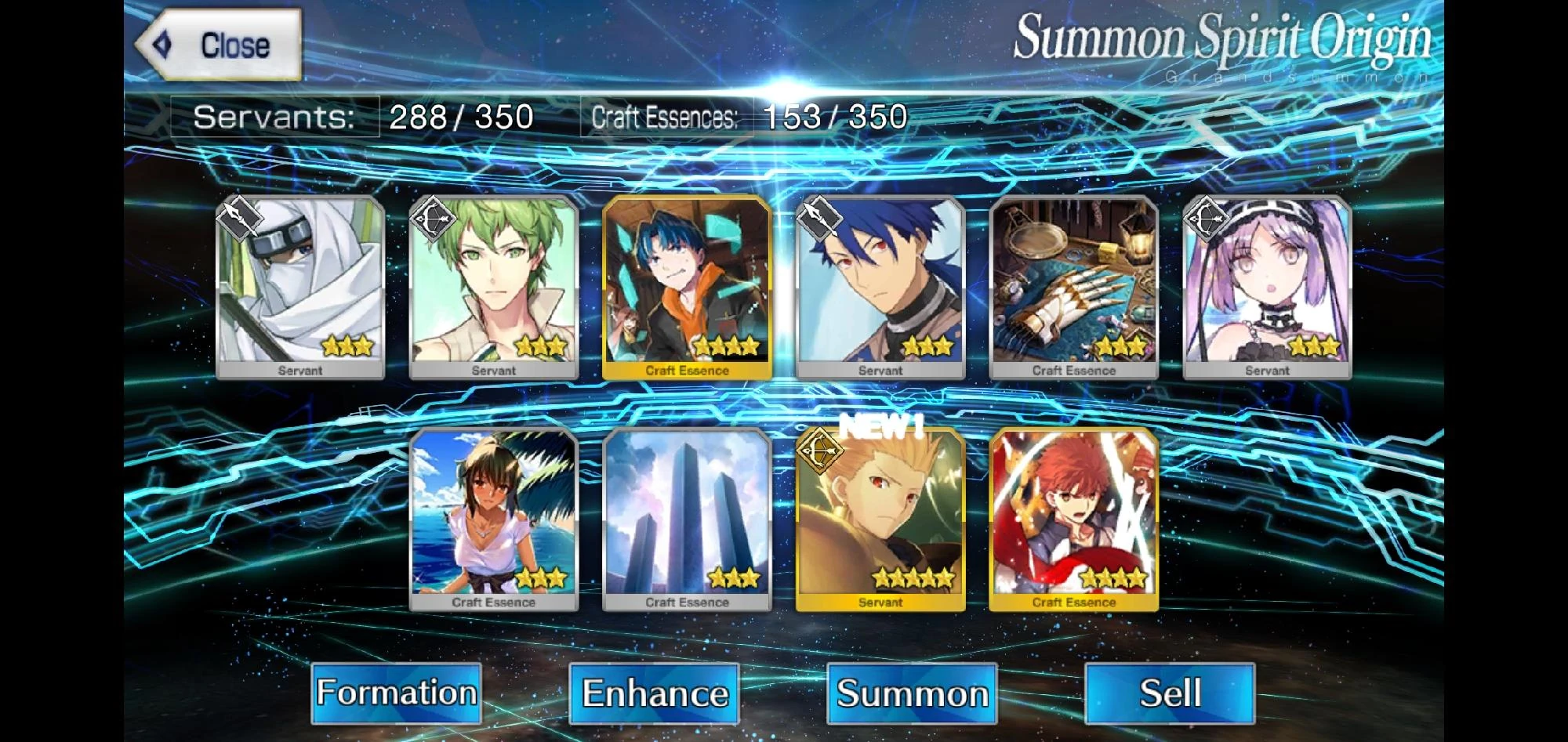Check the Servants 288/350 counter
This screenshot has width=1568, height=742.
361,116
